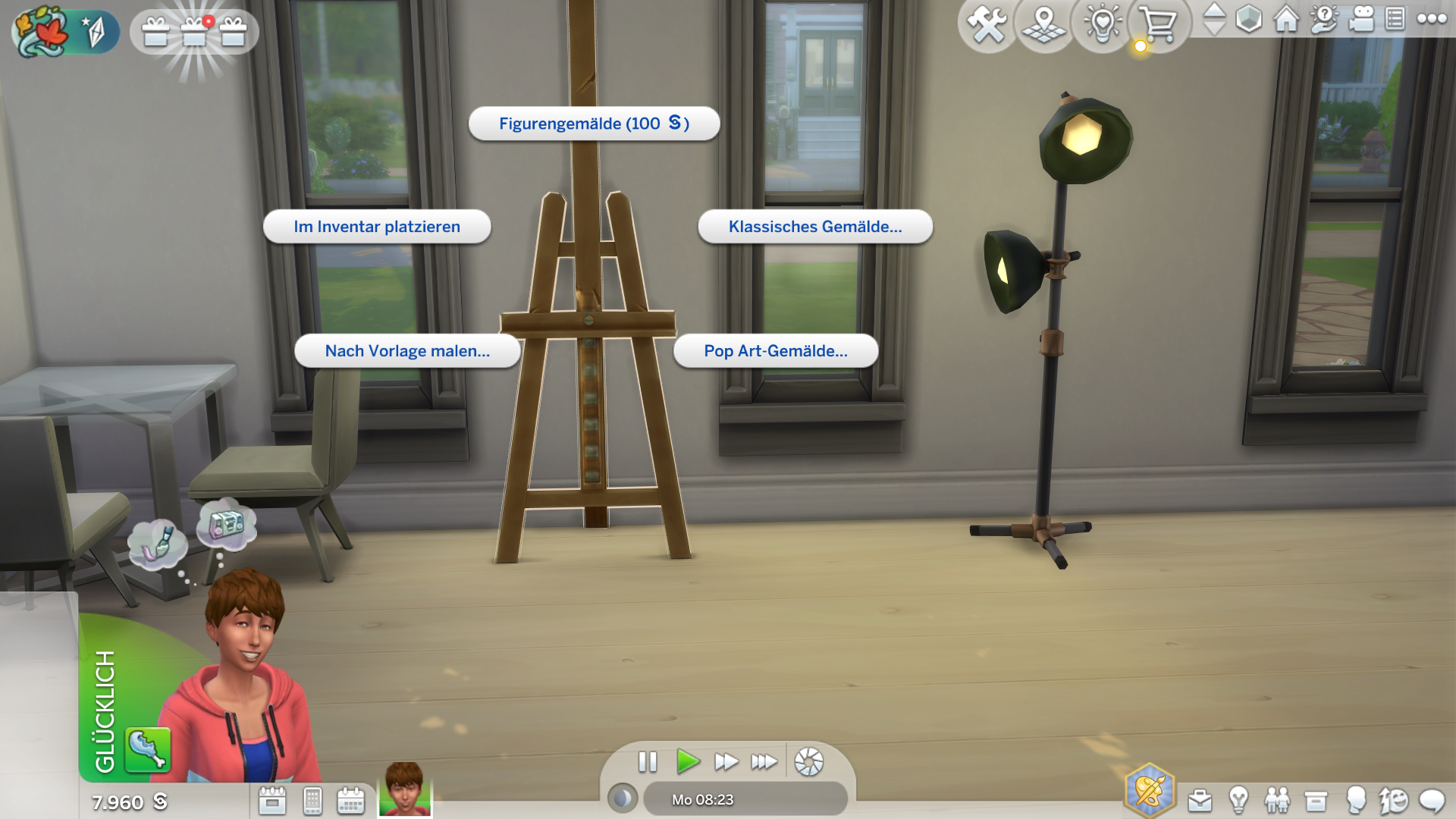
Task: Select Im Inventar platzieren
Action: (x=377, y=227)
